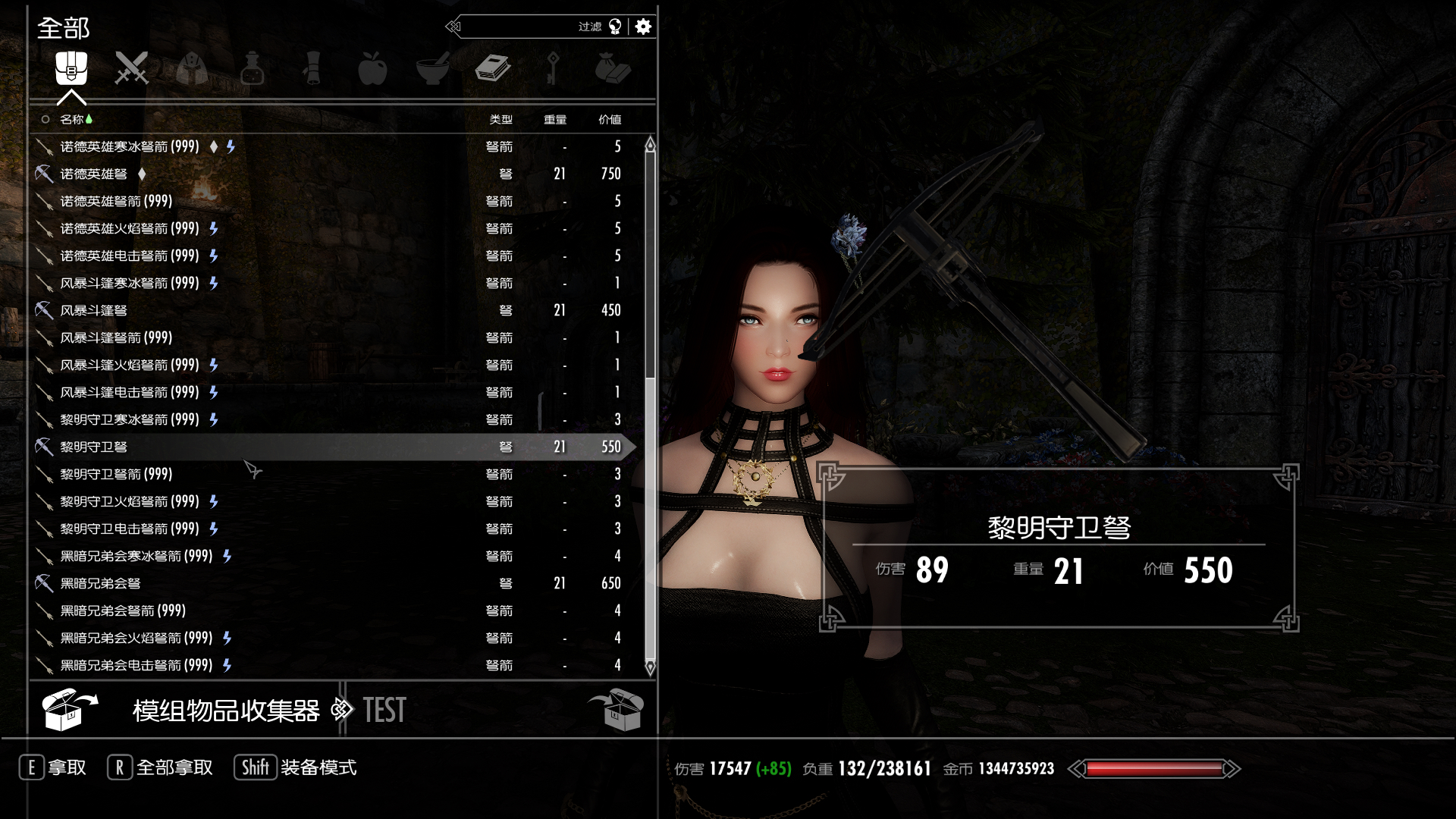Click the open chest icon beside 模组物品收集器

(69, 710)
